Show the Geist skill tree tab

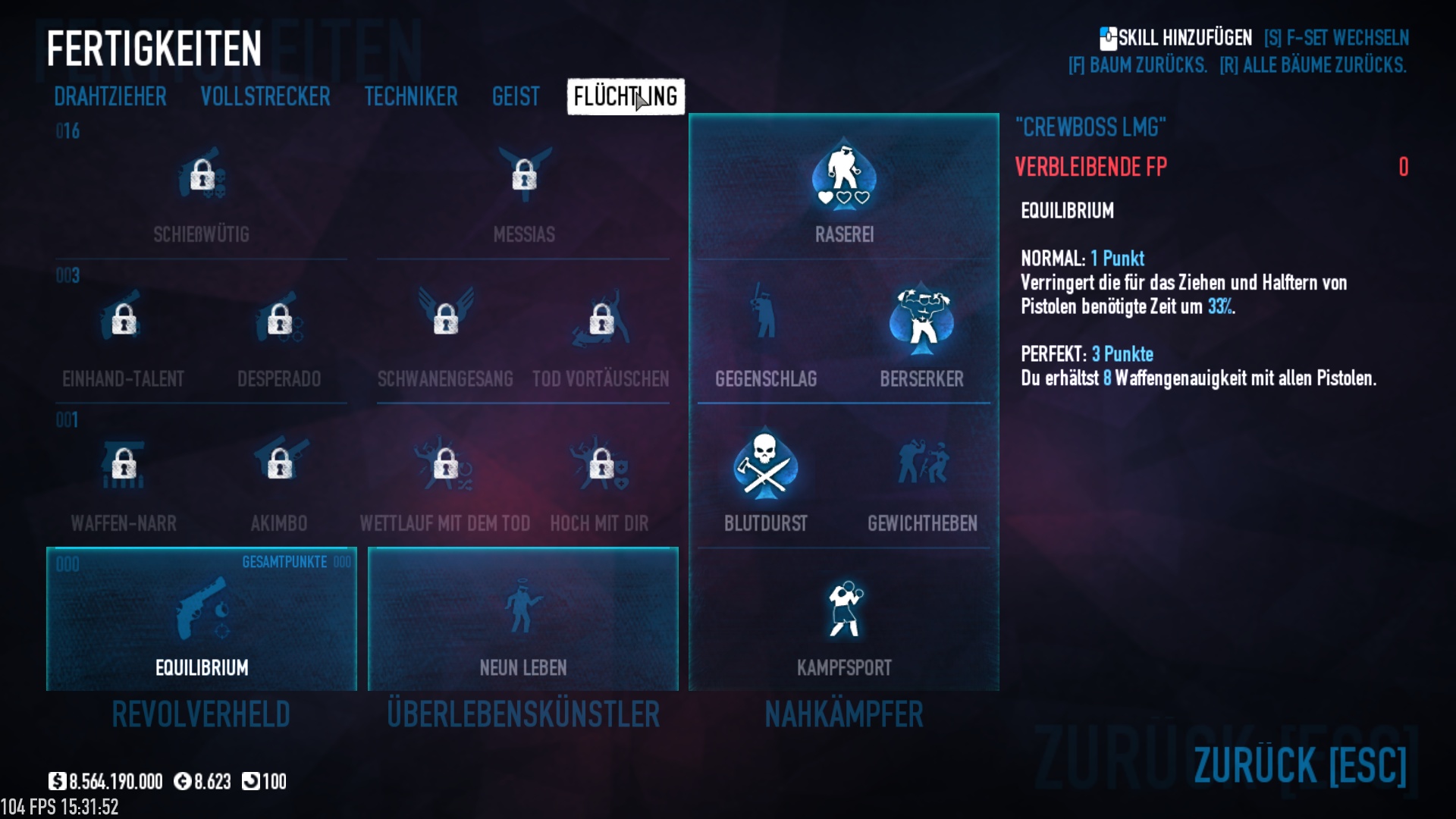[x=516, y=97]
